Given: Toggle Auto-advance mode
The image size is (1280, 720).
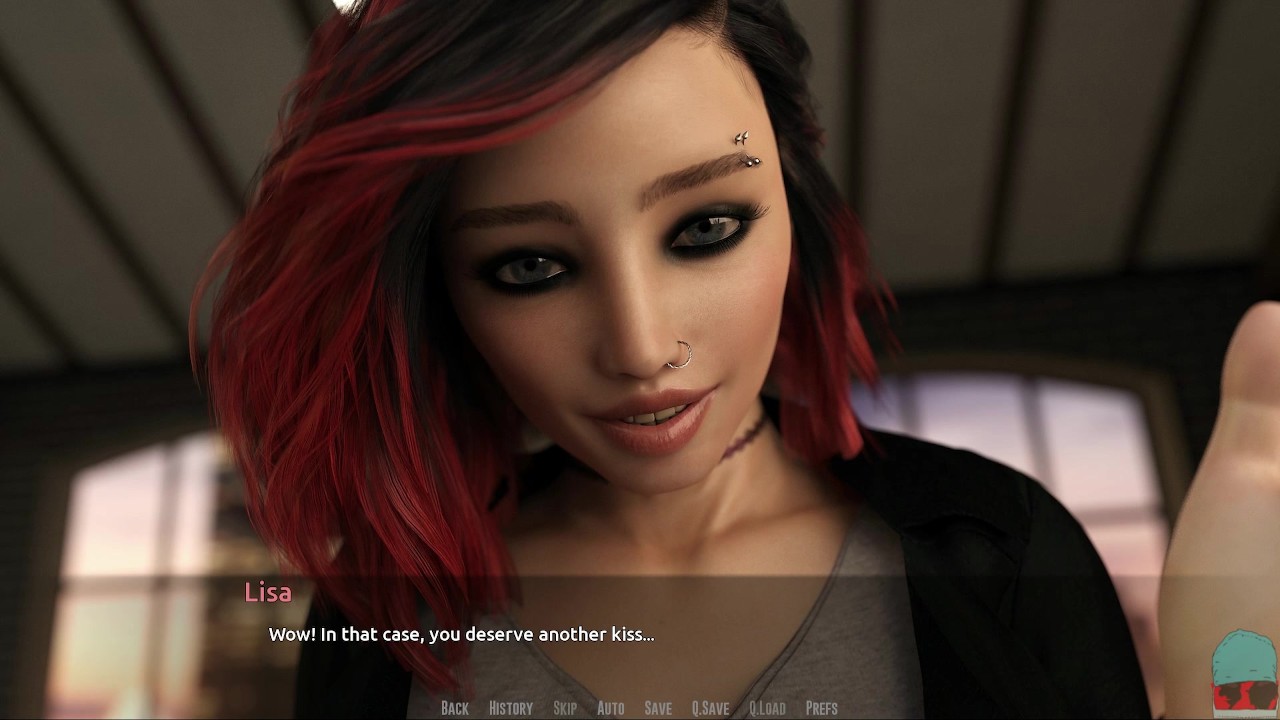Looking at the screenshot, I should (610, 708).
